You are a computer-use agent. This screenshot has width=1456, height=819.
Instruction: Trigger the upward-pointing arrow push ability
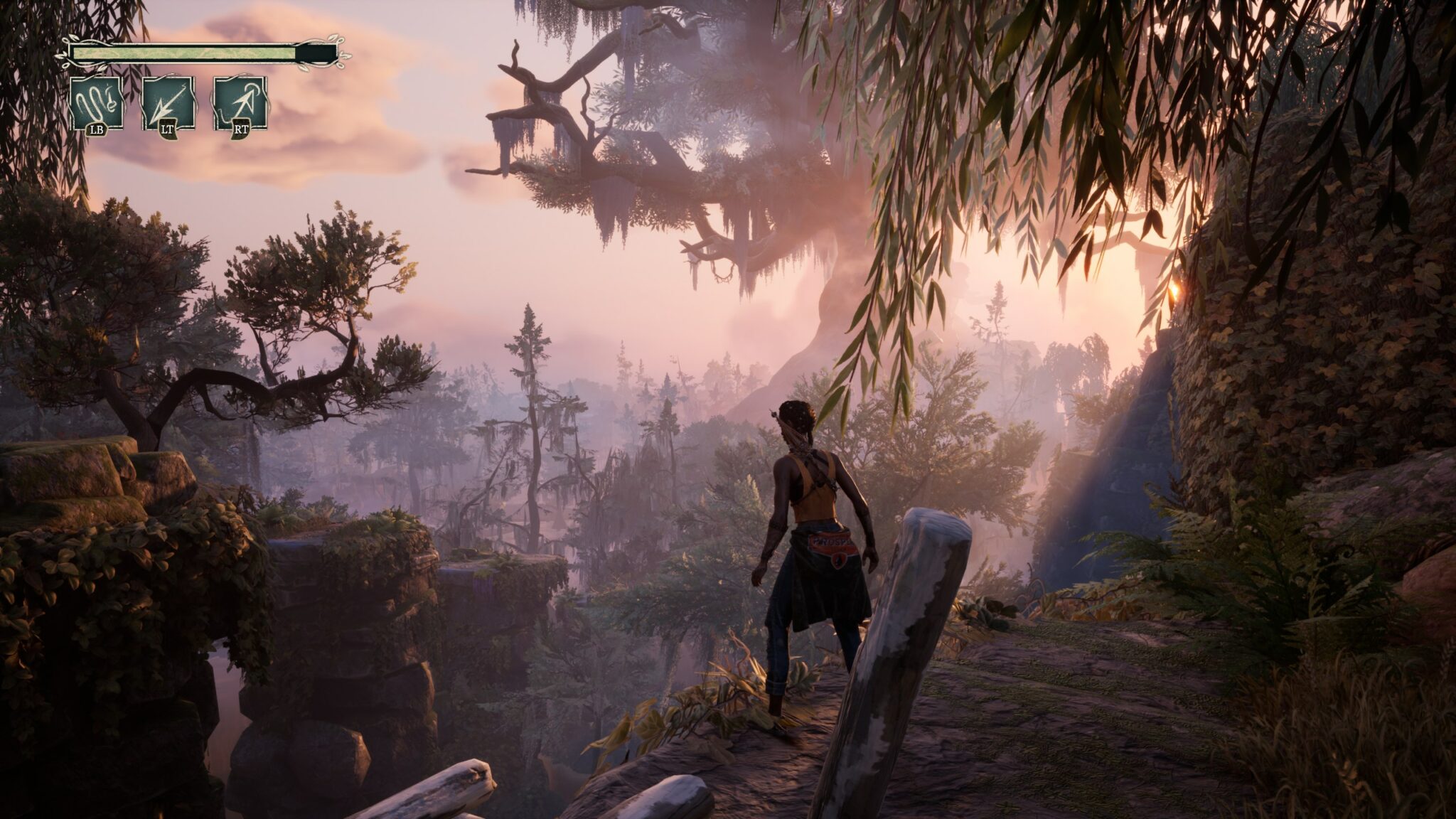240,104
